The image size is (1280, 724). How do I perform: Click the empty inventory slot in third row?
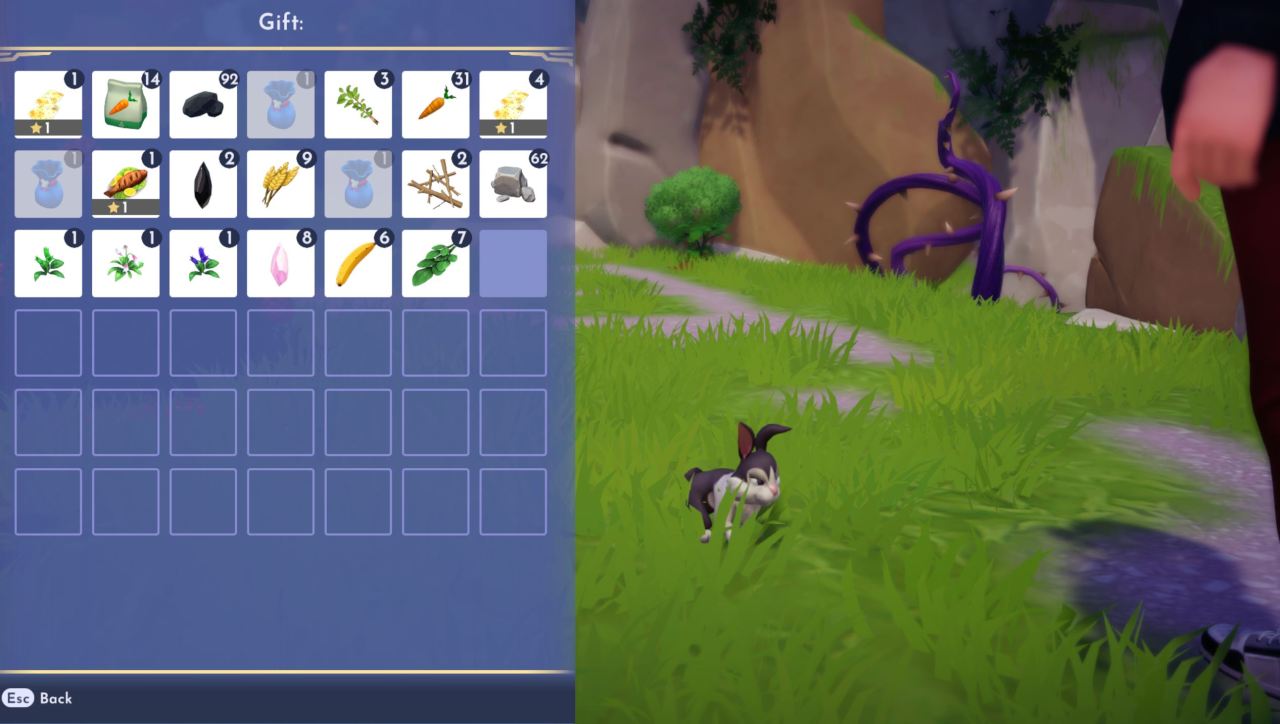coord(514,262)
